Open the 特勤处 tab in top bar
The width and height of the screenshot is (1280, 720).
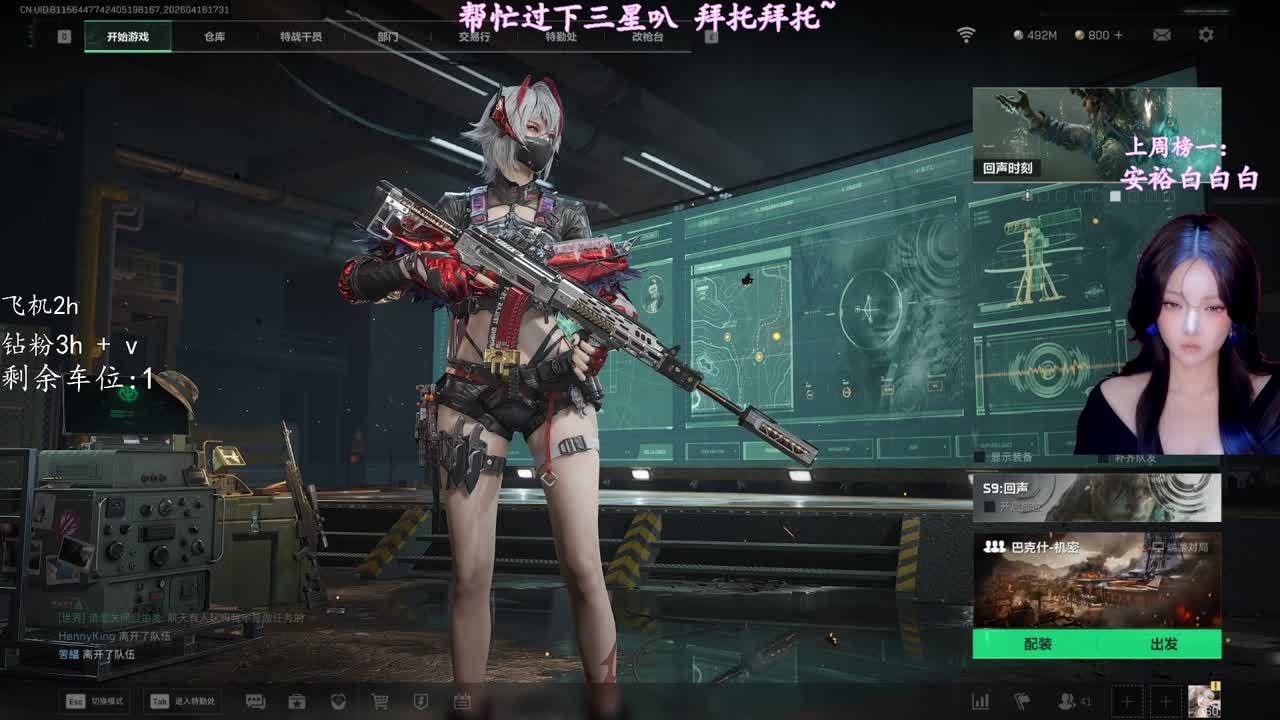561,37
